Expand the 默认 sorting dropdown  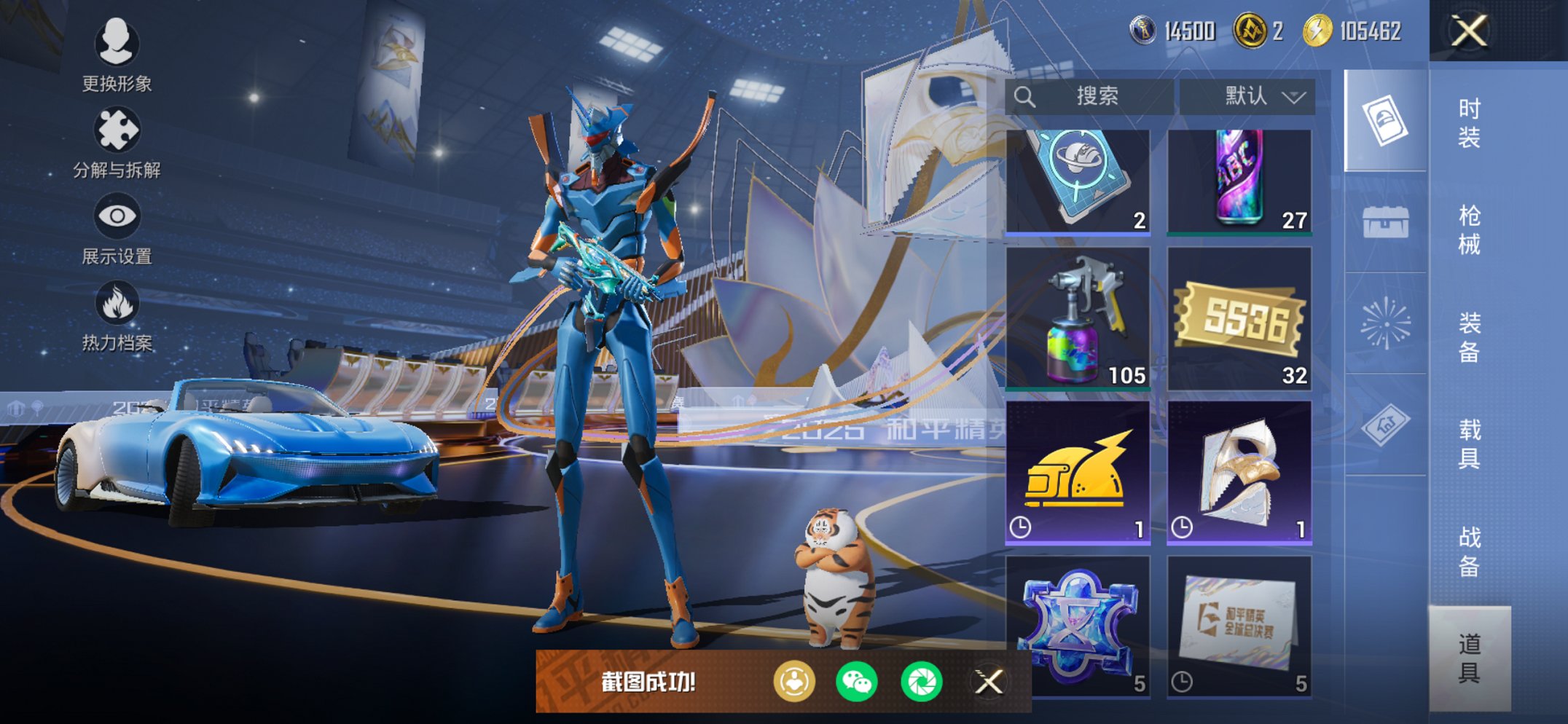(x=1247, y=96)
